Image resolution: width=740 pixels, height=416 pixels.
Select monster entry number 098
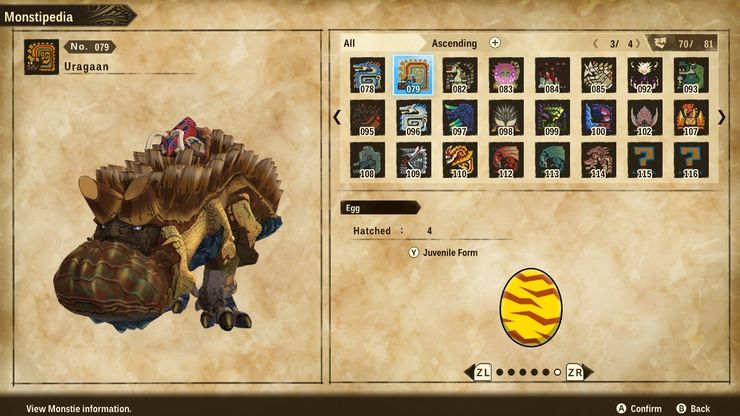point(505,118)
